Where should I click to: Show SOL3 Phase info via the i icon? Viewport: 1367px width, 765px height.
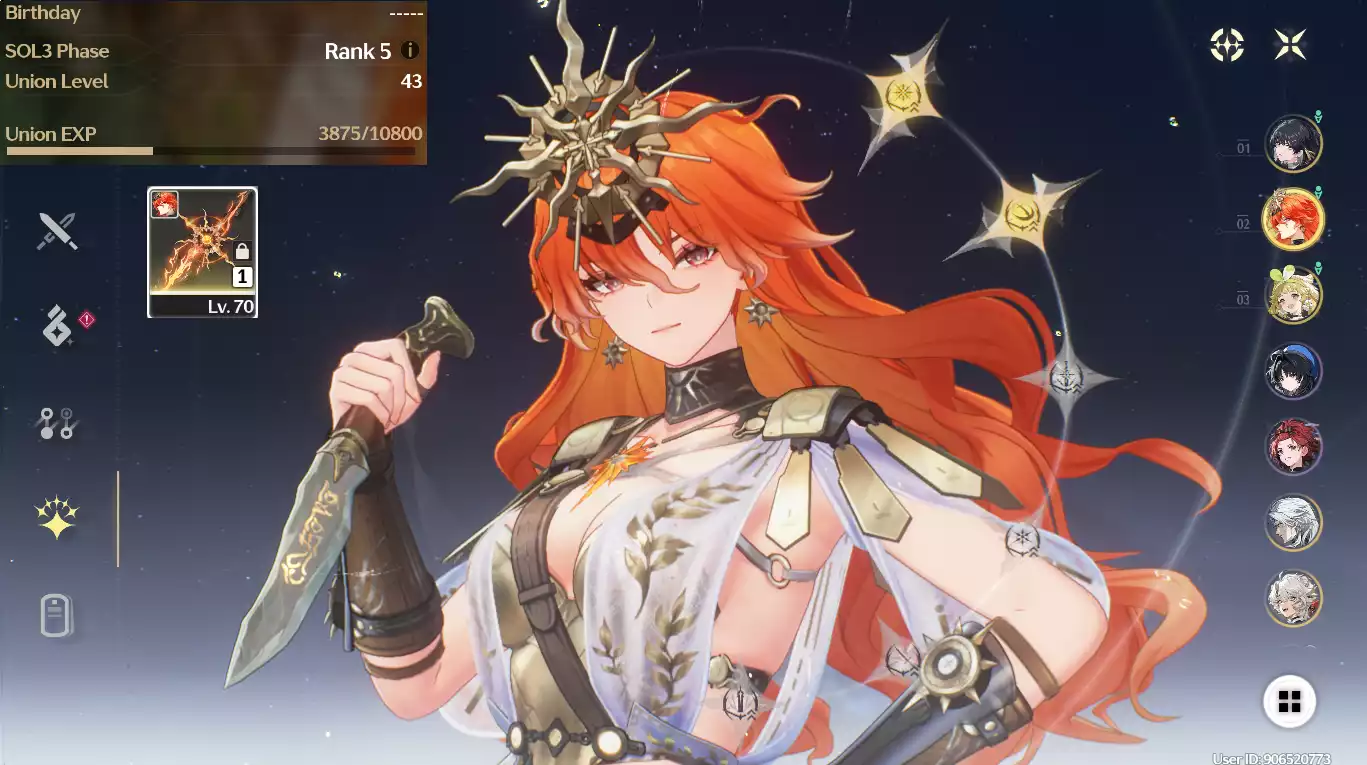click(x=410, y=51)
